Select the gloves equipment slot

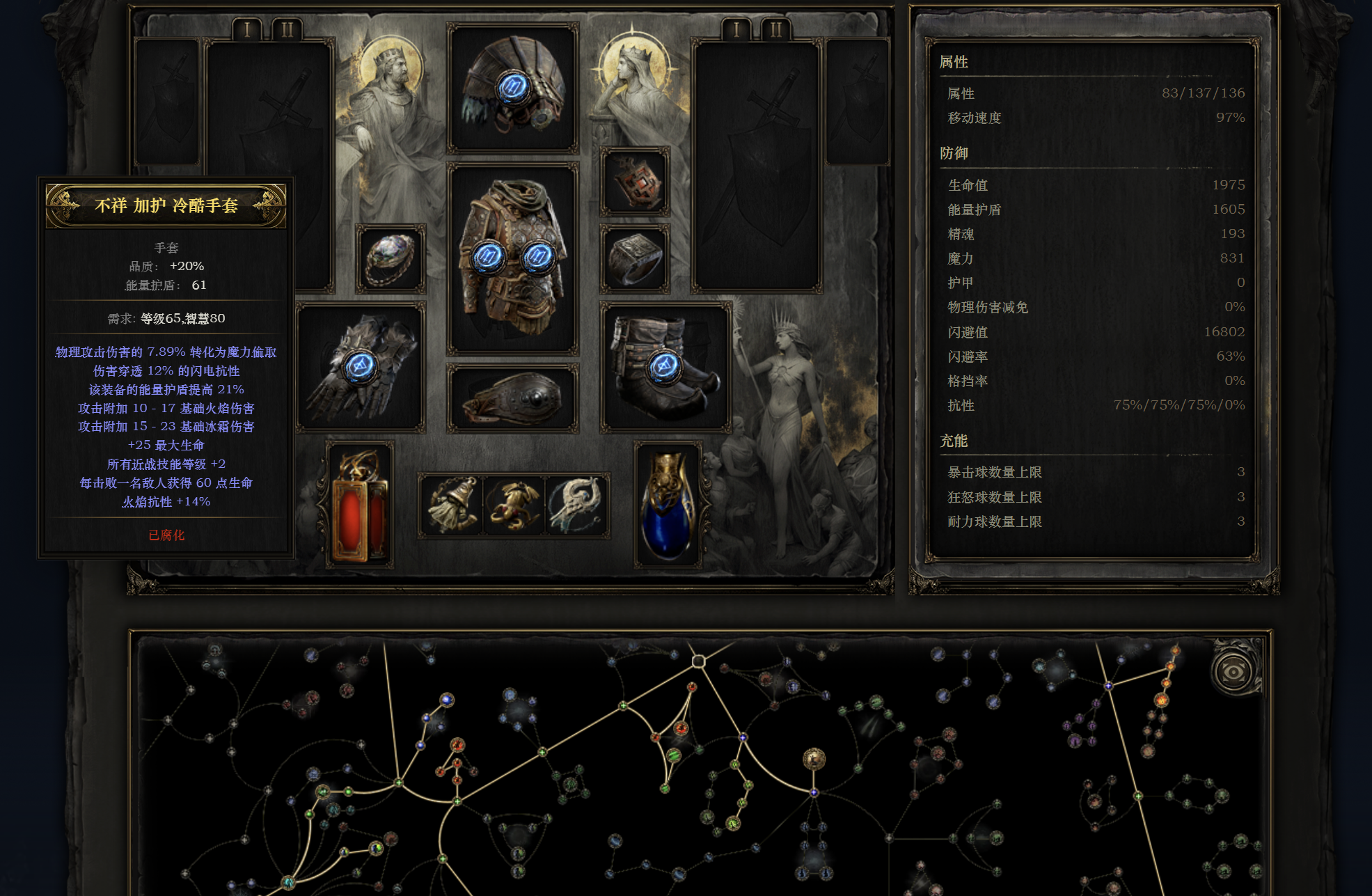click(361, 367)
